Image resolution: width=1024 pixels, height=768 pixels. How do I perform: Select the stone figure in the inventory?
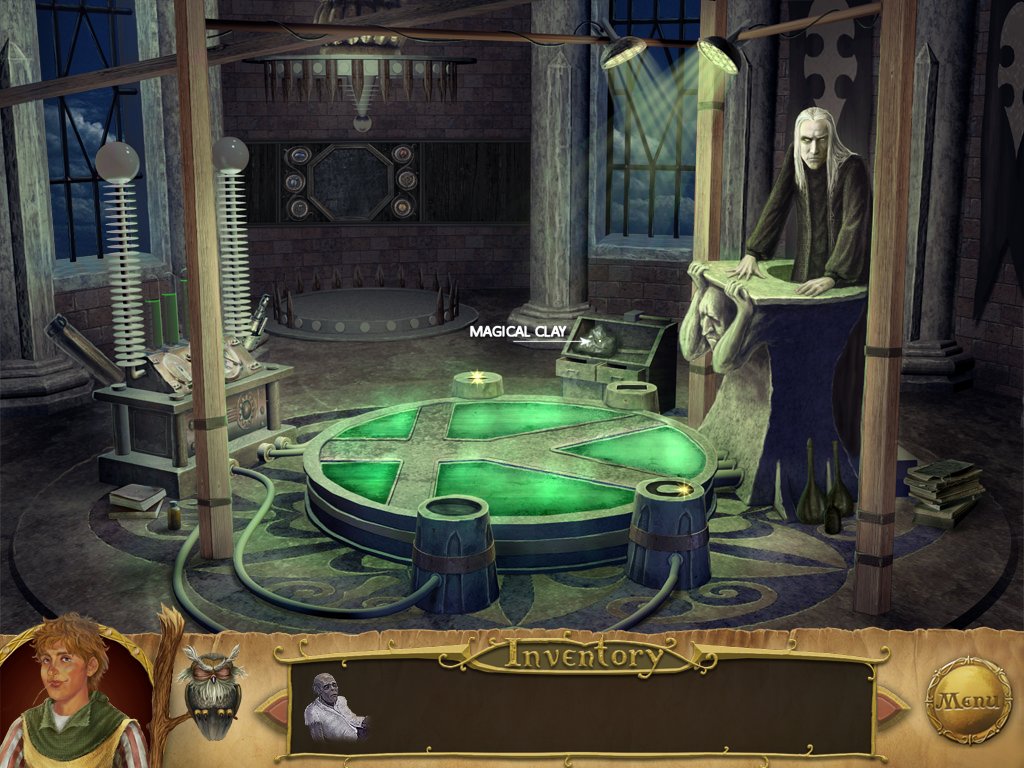tap(333, 708)
